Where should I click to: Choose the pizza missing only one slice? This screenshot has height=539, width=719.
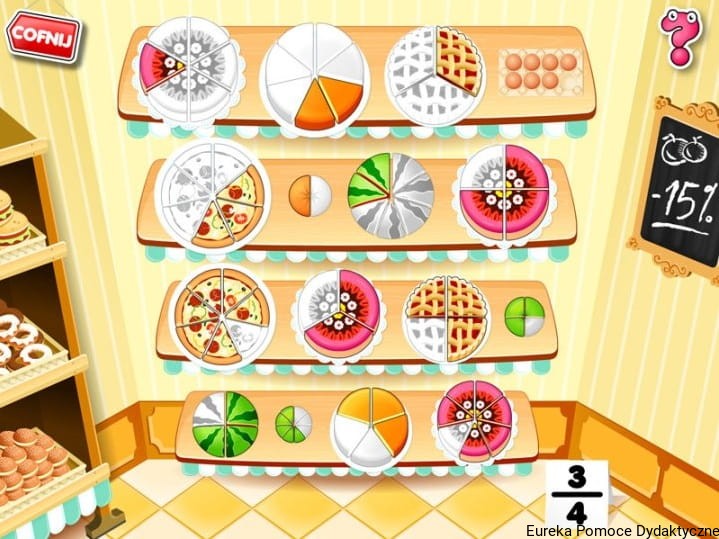(220, 316)
